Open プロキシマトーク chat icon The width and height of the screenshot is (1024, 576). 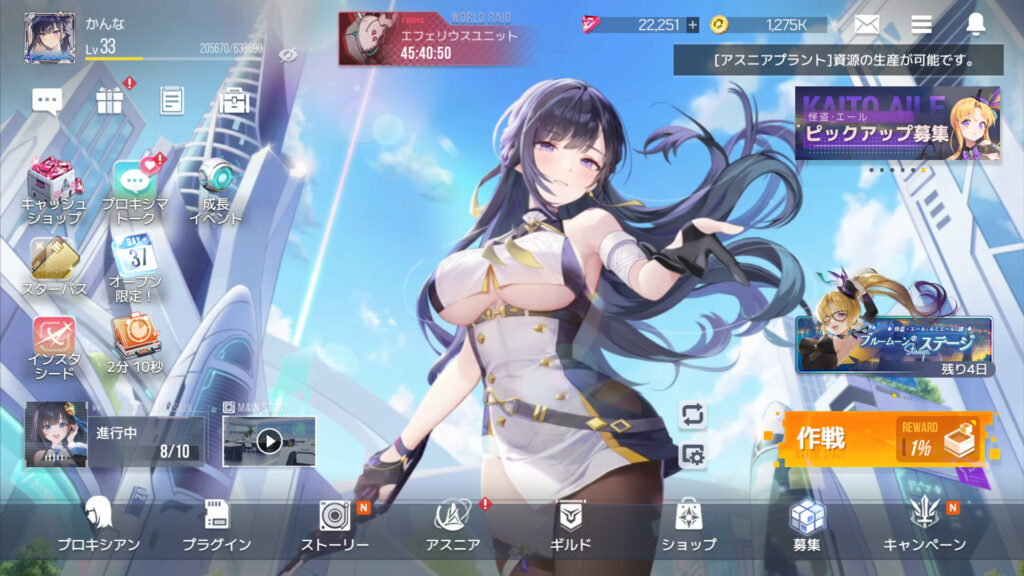click(x=134, y=188)
